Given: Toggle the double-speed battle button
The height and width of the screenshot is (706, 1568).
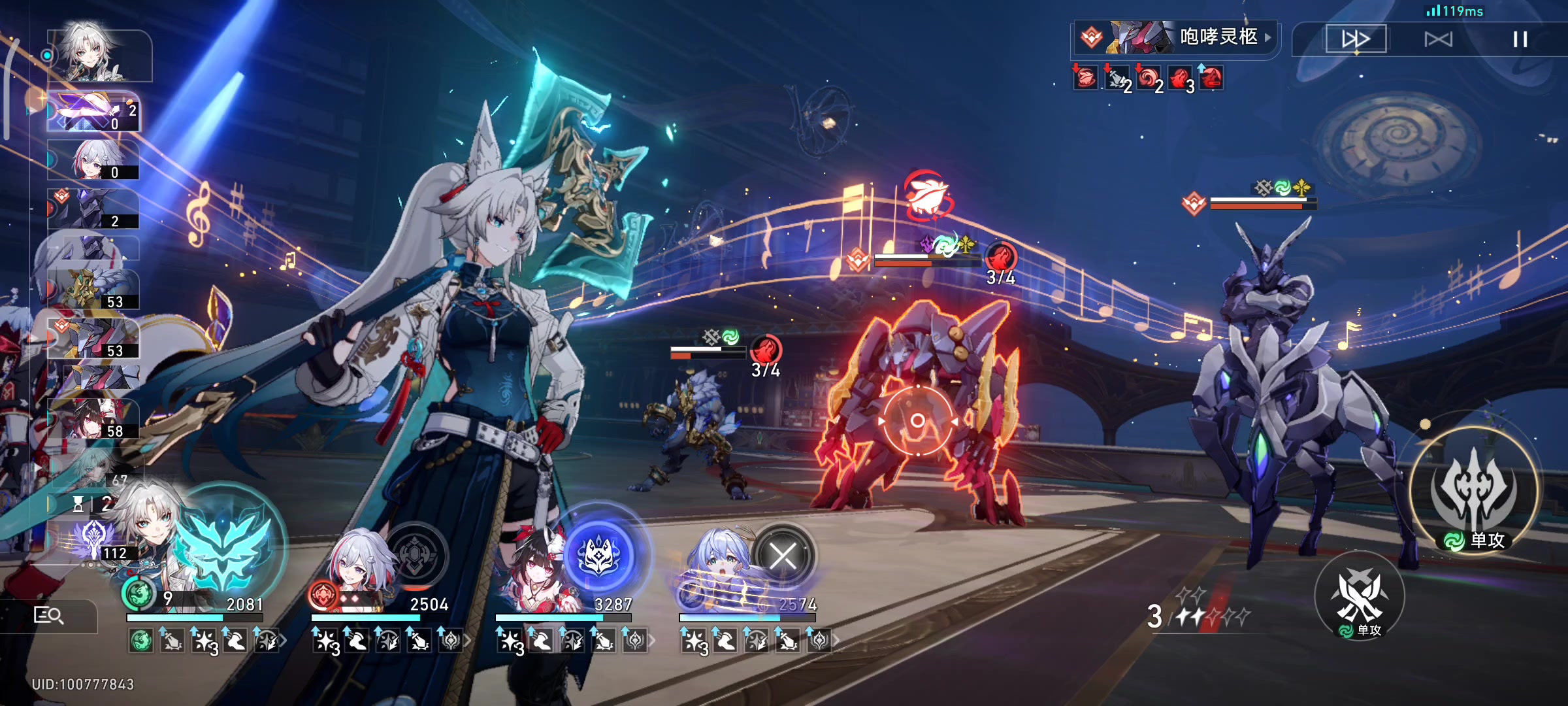Looking at the screenshot, I should tap(1356, 39).
